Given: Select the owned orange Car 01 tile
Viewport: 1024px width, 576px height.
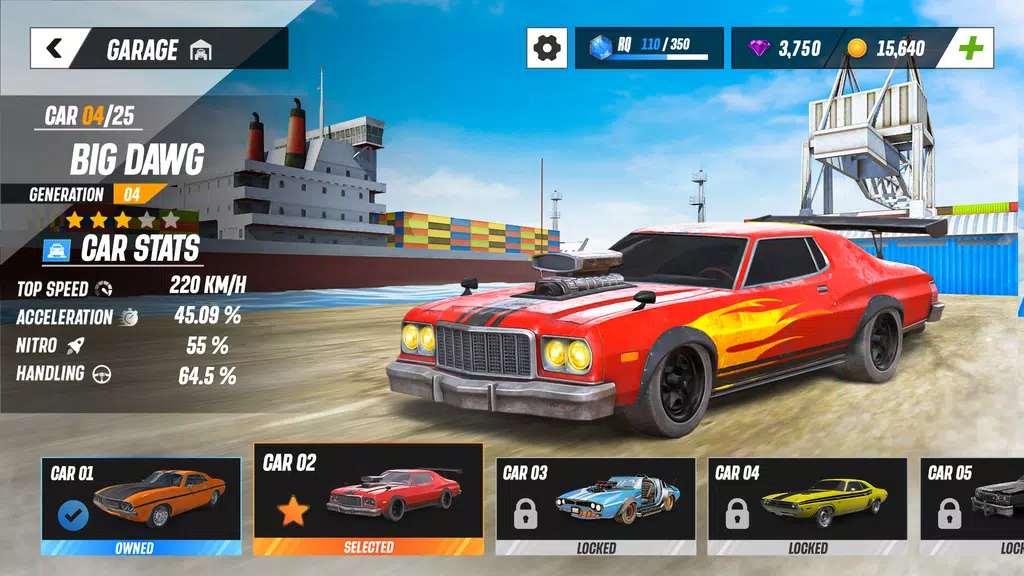Looking at the screenshot, I should 141,505.
